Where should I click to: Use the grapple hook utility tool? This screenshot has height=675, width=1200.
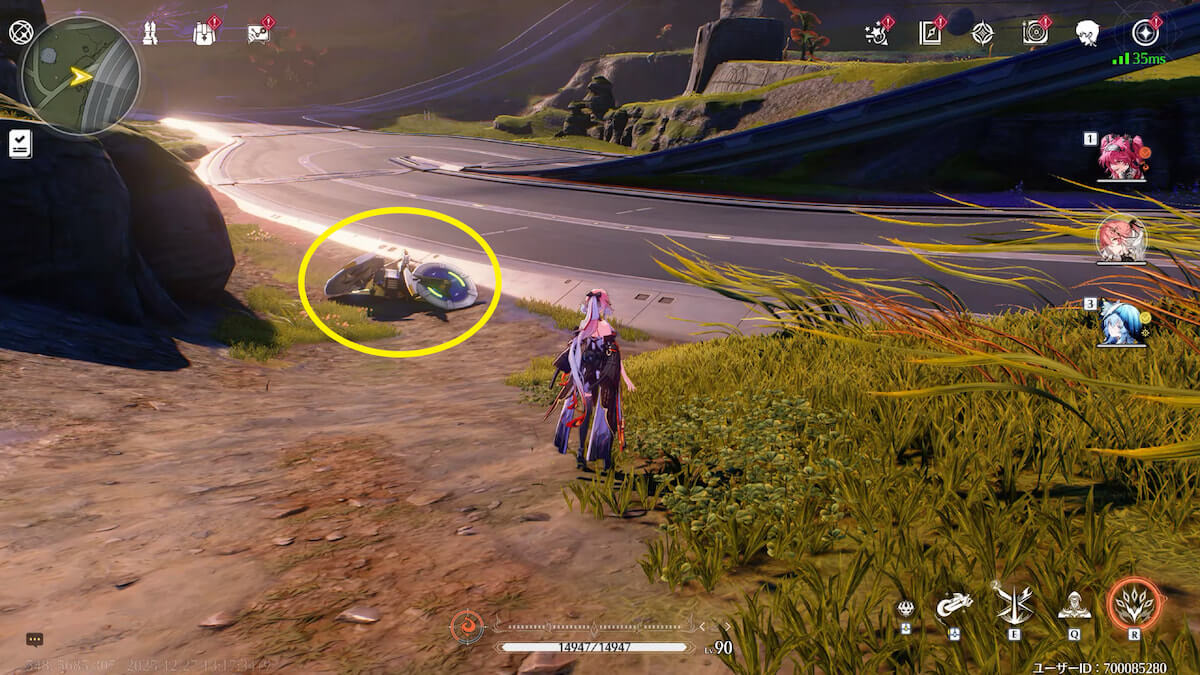(953, 606)
